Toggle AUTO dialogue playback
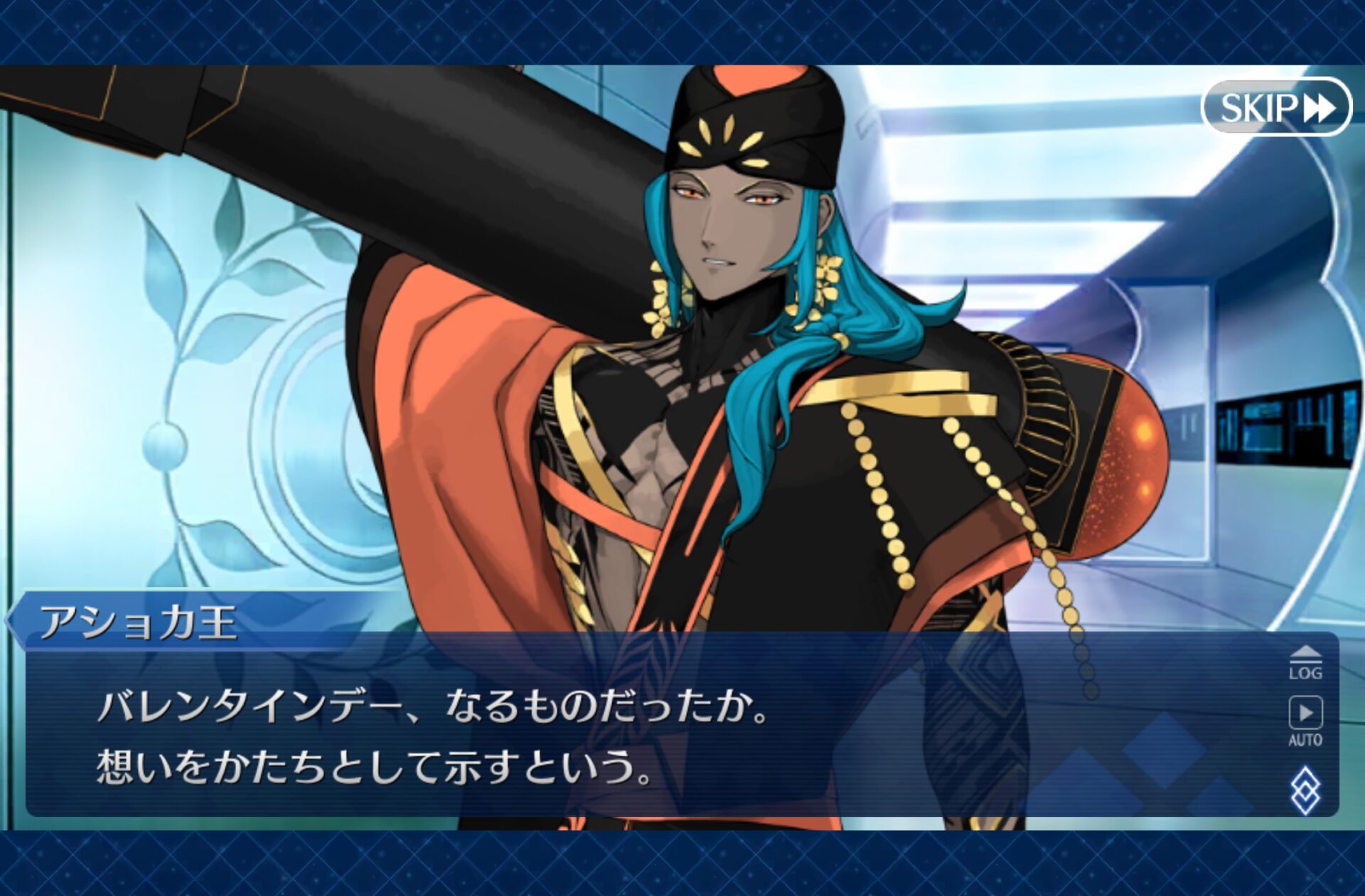1365x896 pixels. pyautogui.click(x=1305, y=720)
